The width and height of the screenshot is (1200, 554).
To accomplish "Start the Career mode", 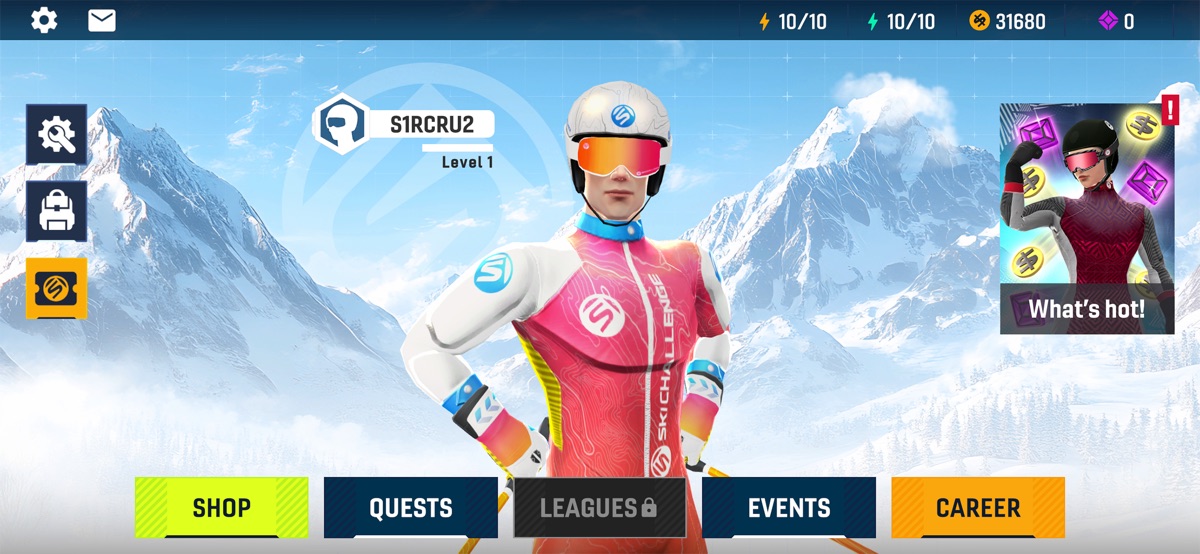I will click(x=978, y=507).
